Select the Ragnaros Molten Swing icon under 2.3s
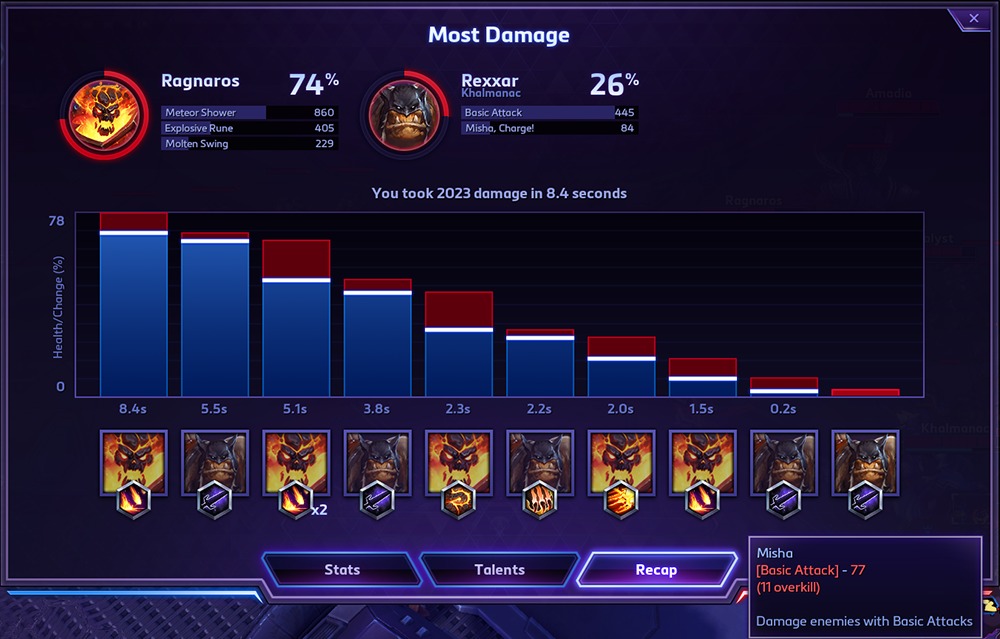This screenshot has height=639, width=1000. (x=459, y=463)
